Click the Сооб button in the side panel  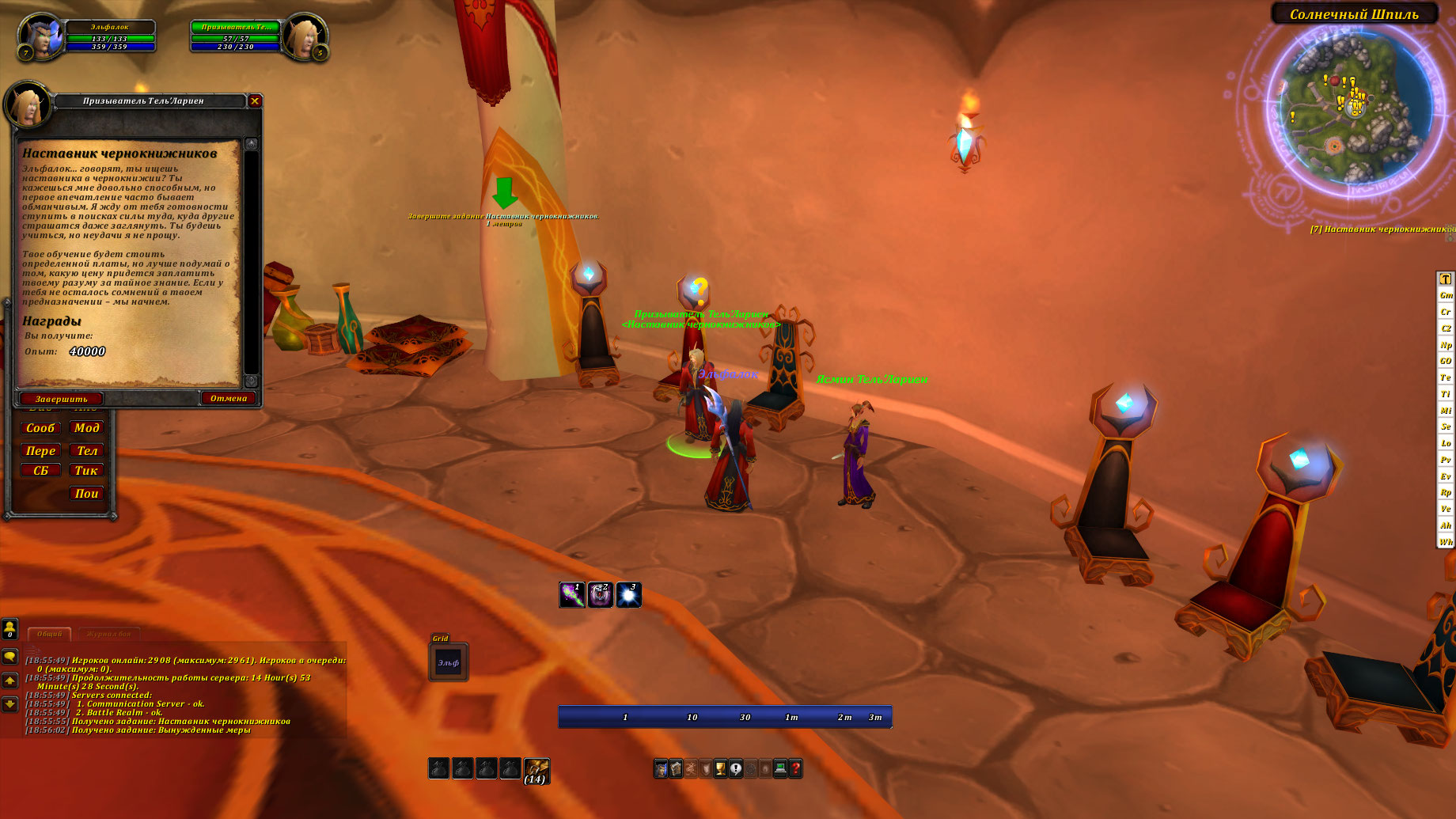[40, 428]
